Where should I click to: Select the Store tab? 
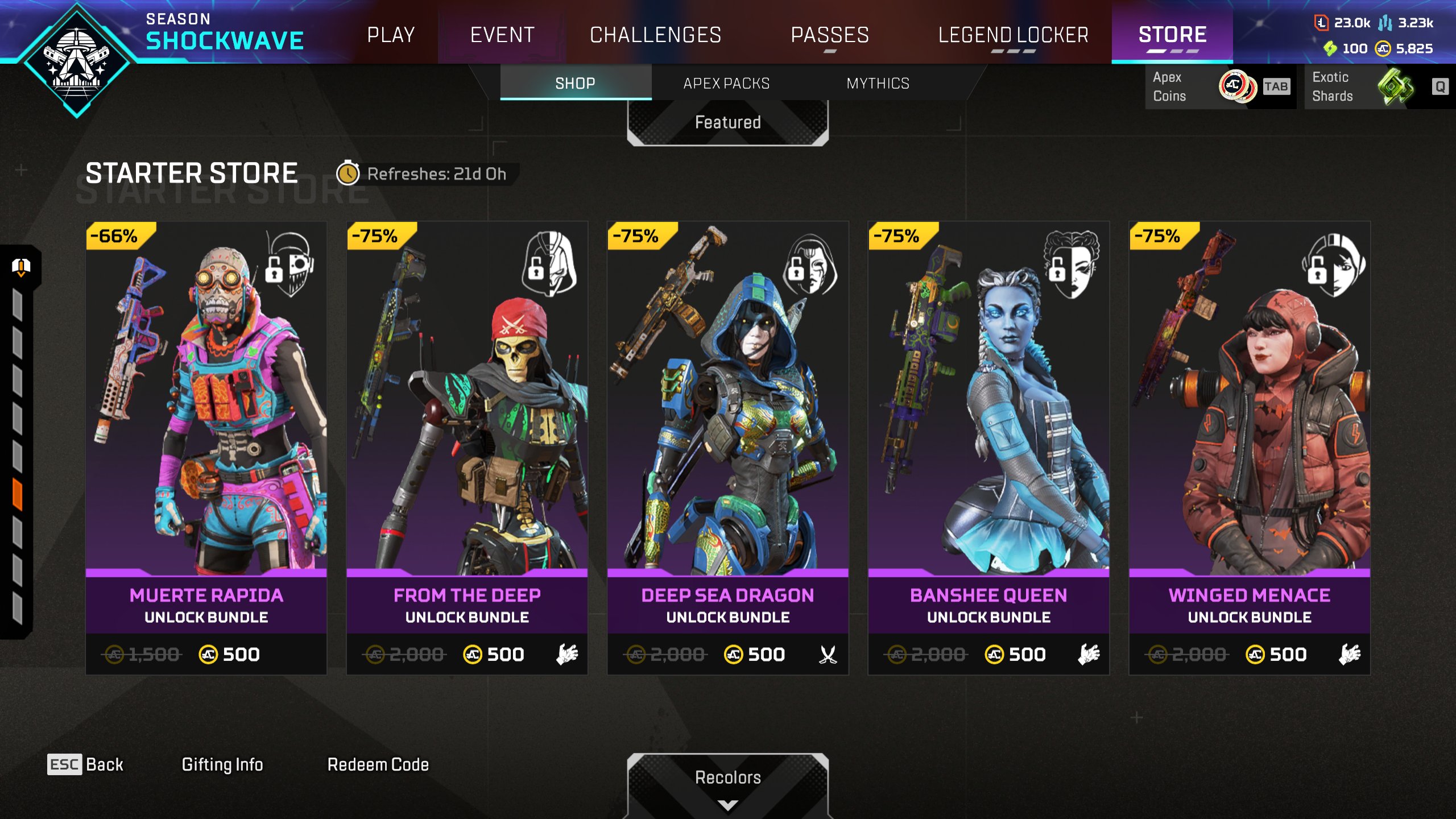pyautogui.click(x=1172, y=35)
